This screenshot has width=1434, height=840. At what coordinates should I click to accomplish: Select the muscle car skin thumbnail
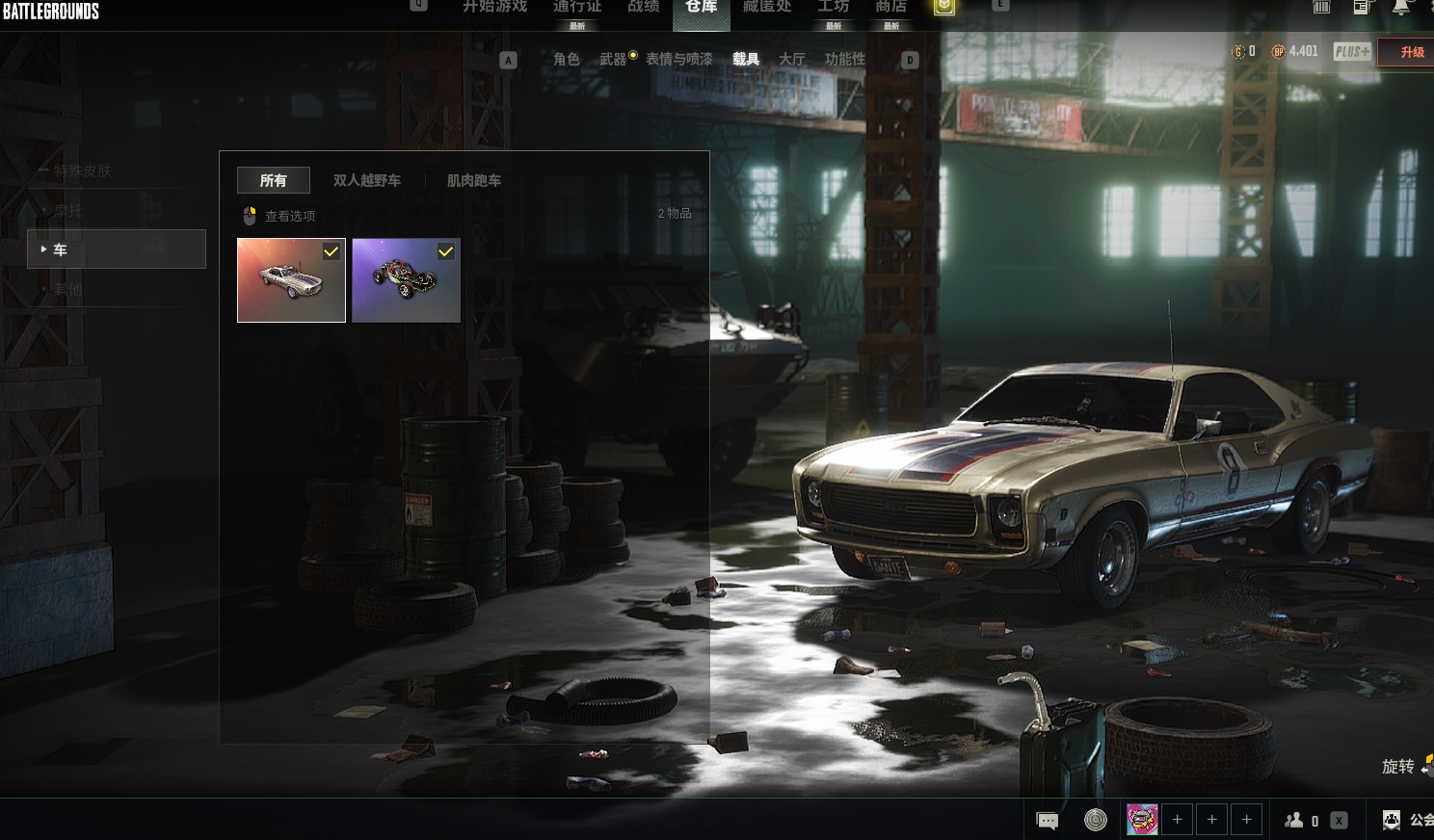click(x=291, y=280)
